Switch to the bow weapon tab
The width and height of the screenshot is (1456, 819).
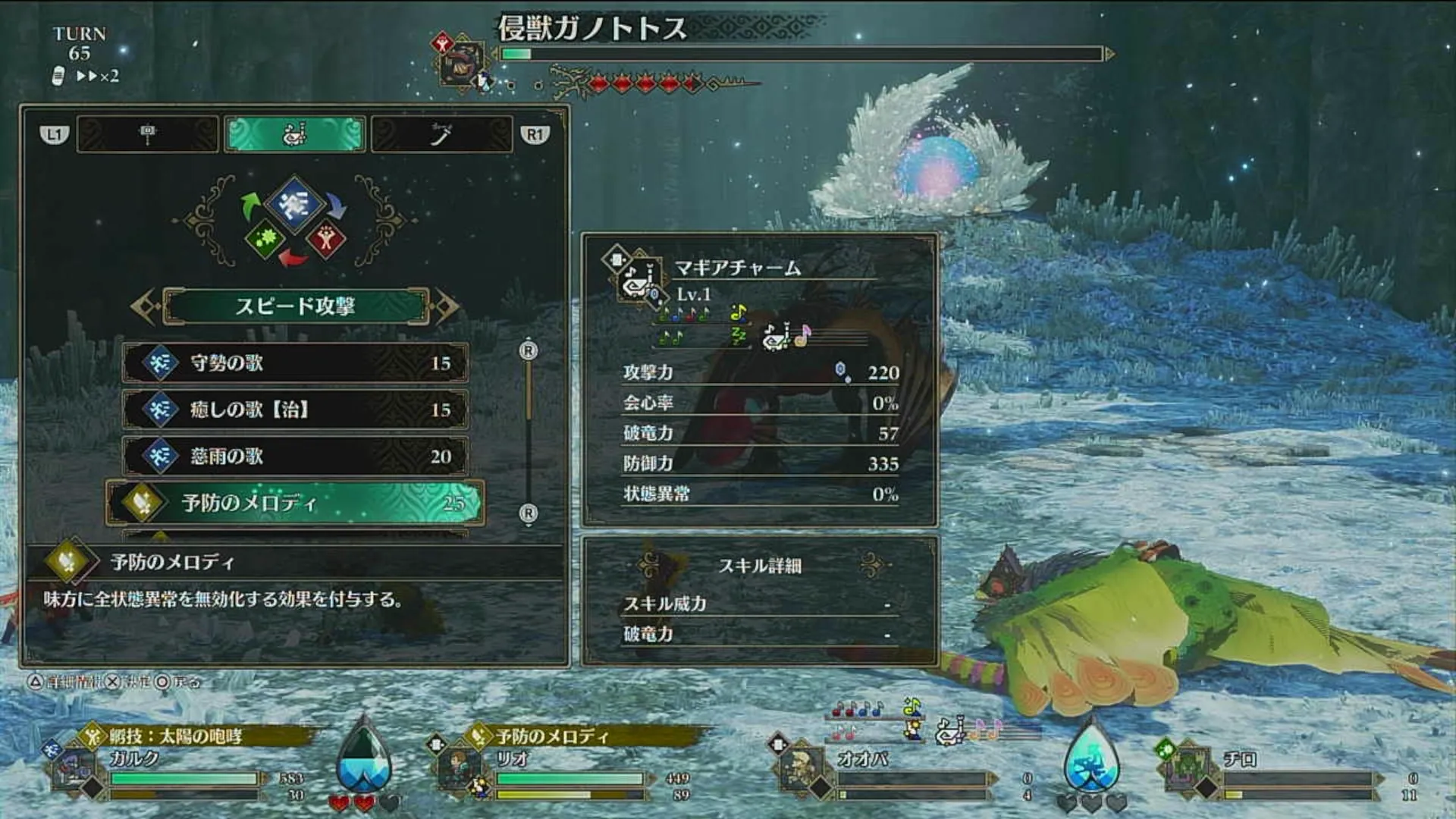(441, 135)
